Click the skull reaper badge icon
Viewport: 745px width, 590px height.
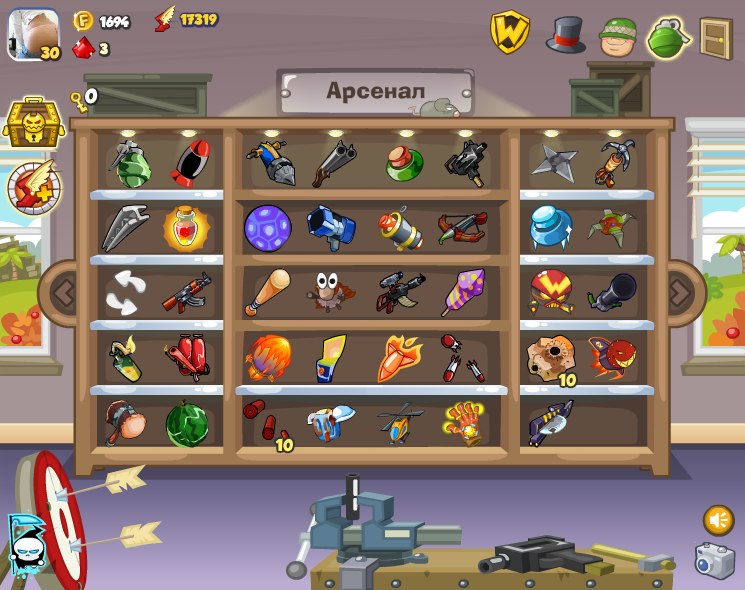click(x=23, y=545)
